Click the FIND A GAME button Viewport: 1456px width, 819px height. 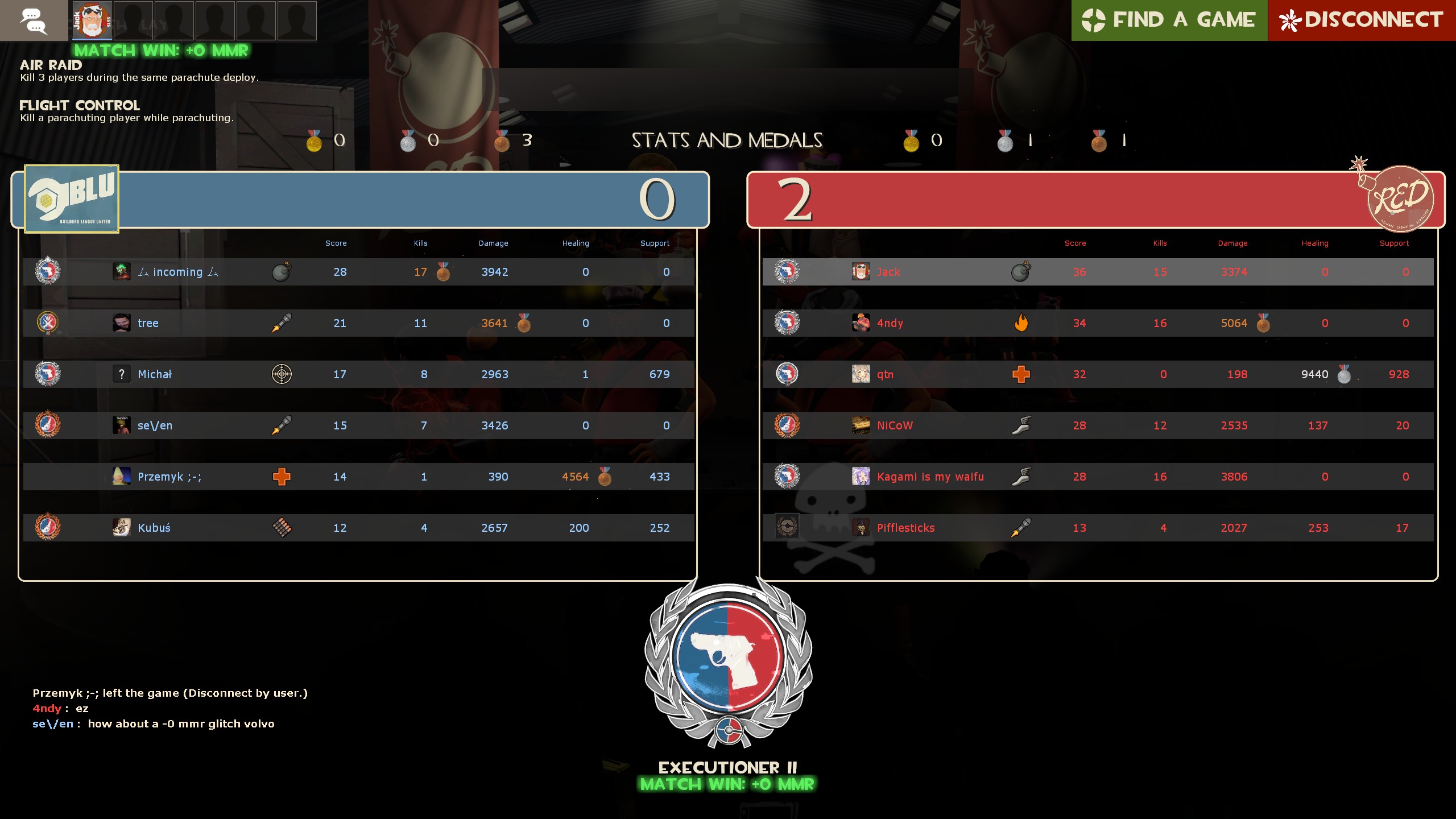coord(1169,20)
